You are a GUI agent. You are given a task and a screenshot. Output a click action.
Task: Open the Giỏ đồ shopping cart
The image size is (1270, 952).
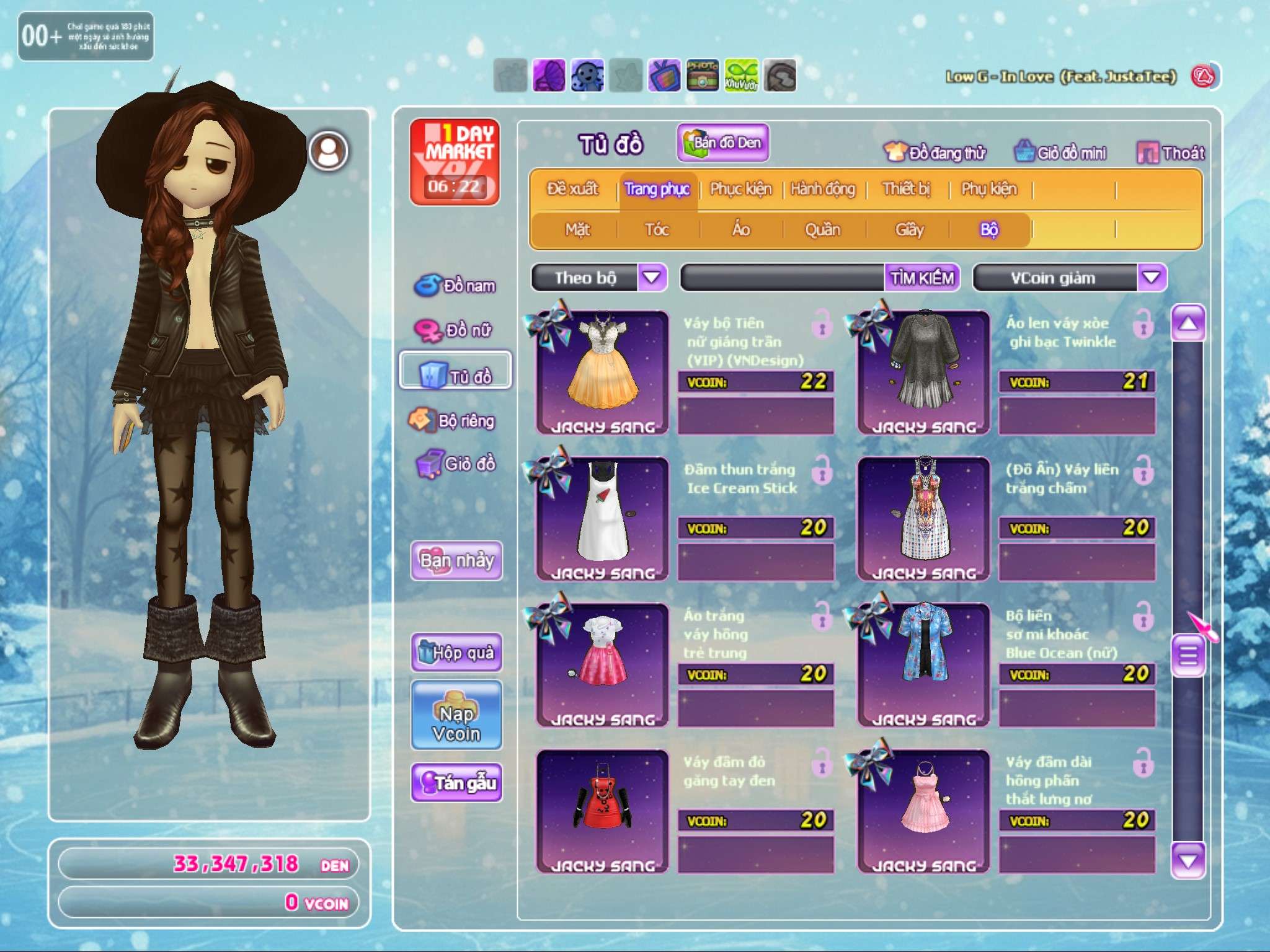click(456, 464)
